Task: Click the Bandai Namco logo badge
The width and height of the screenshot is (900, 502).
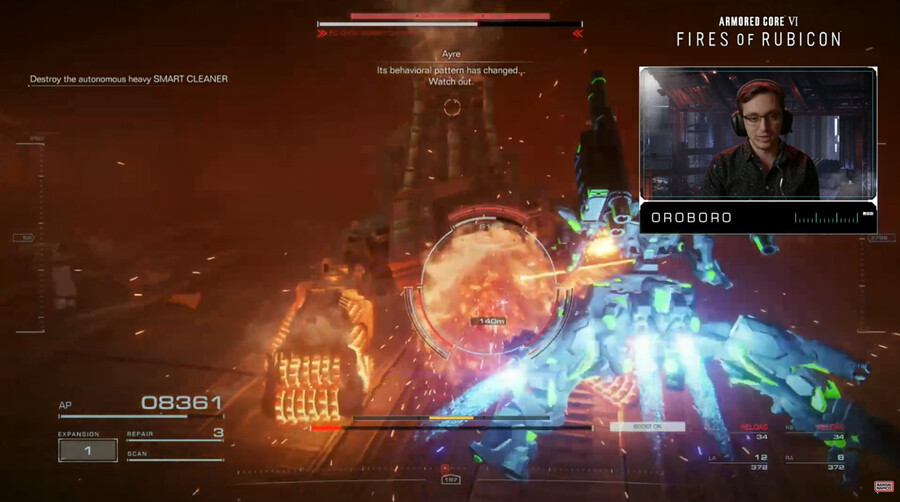Action: [883, 487]
